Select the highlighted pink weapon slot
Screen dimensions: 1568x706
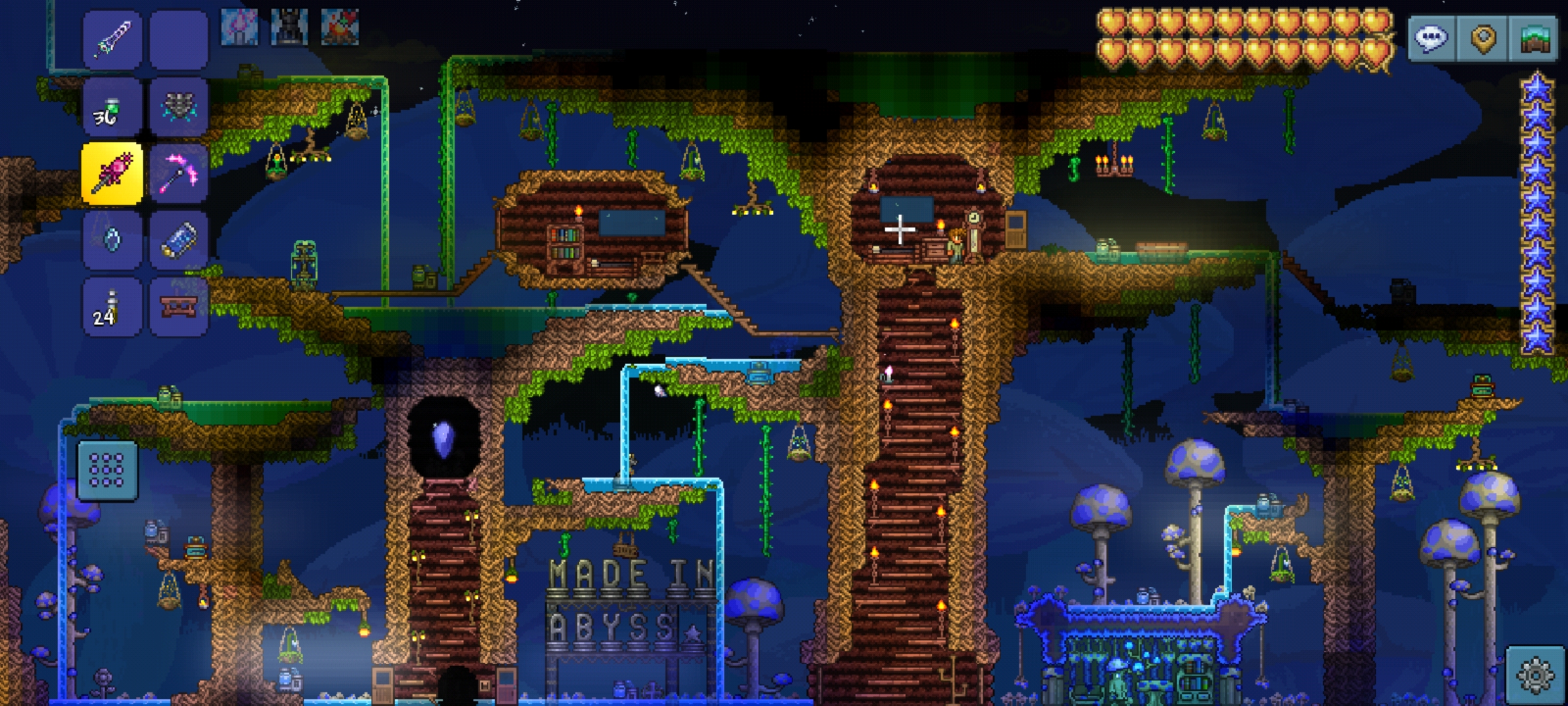click(x=112, y=174)
